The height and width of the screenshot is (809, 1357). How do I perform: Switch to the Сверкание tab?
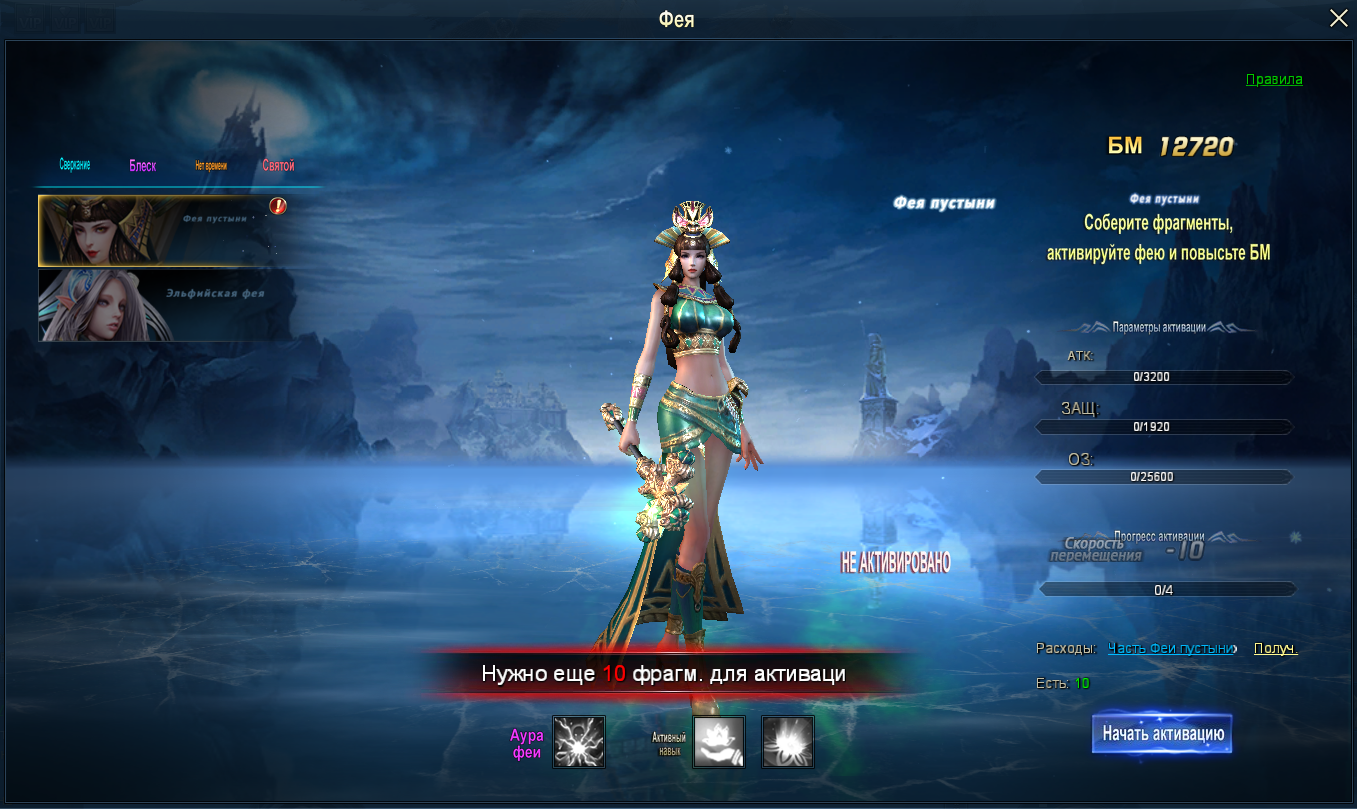pos(74,166)
